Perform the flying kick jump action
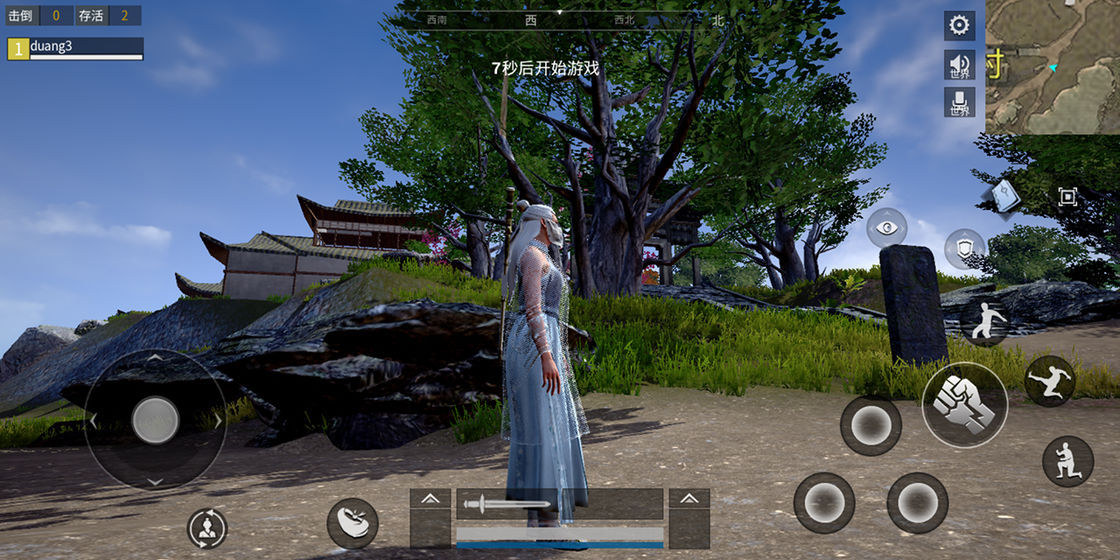Viewport: 1120px width, 560px height. [x=1049, y=380]
